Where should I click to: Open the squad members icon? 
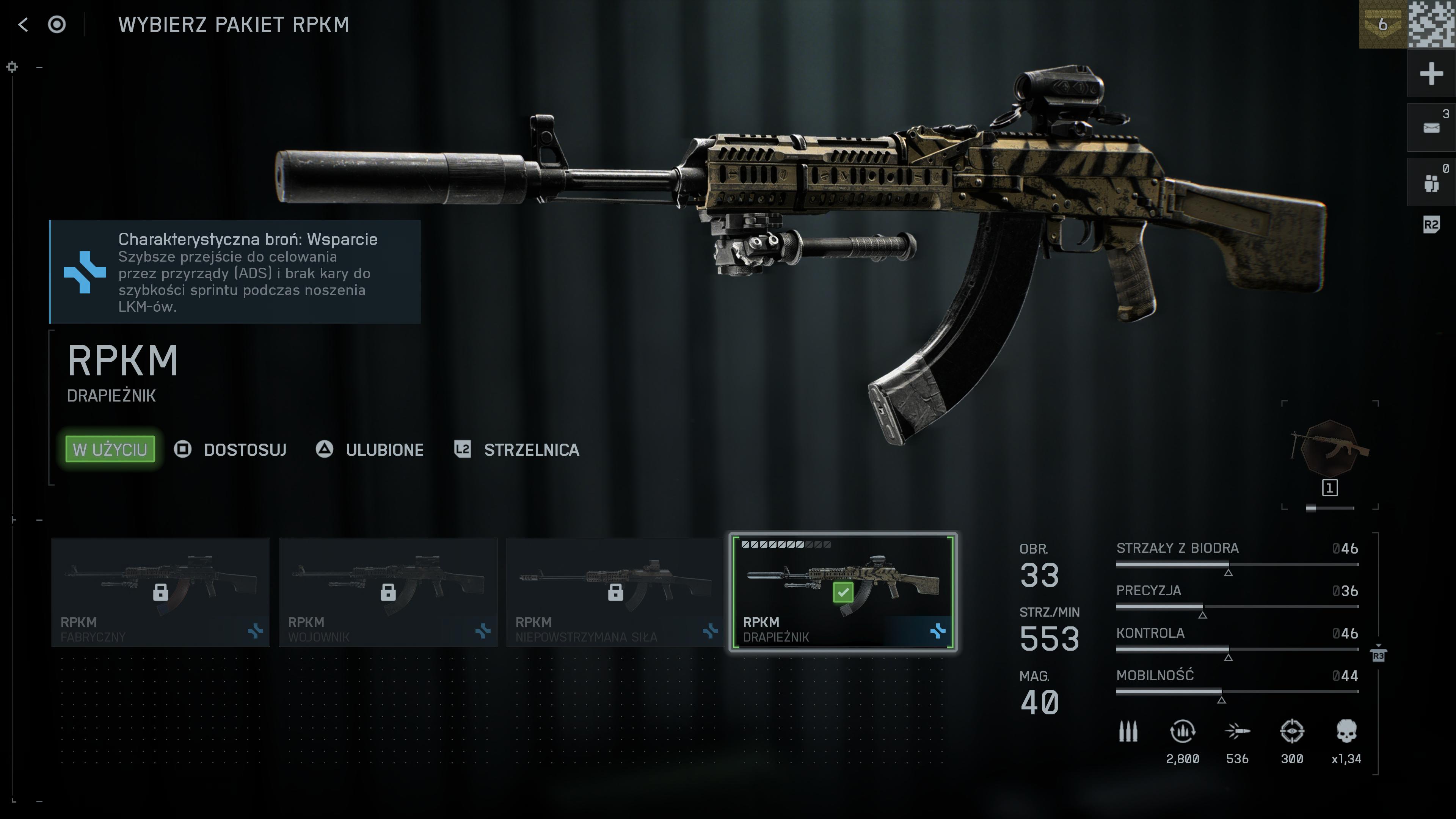point(1431,182)
